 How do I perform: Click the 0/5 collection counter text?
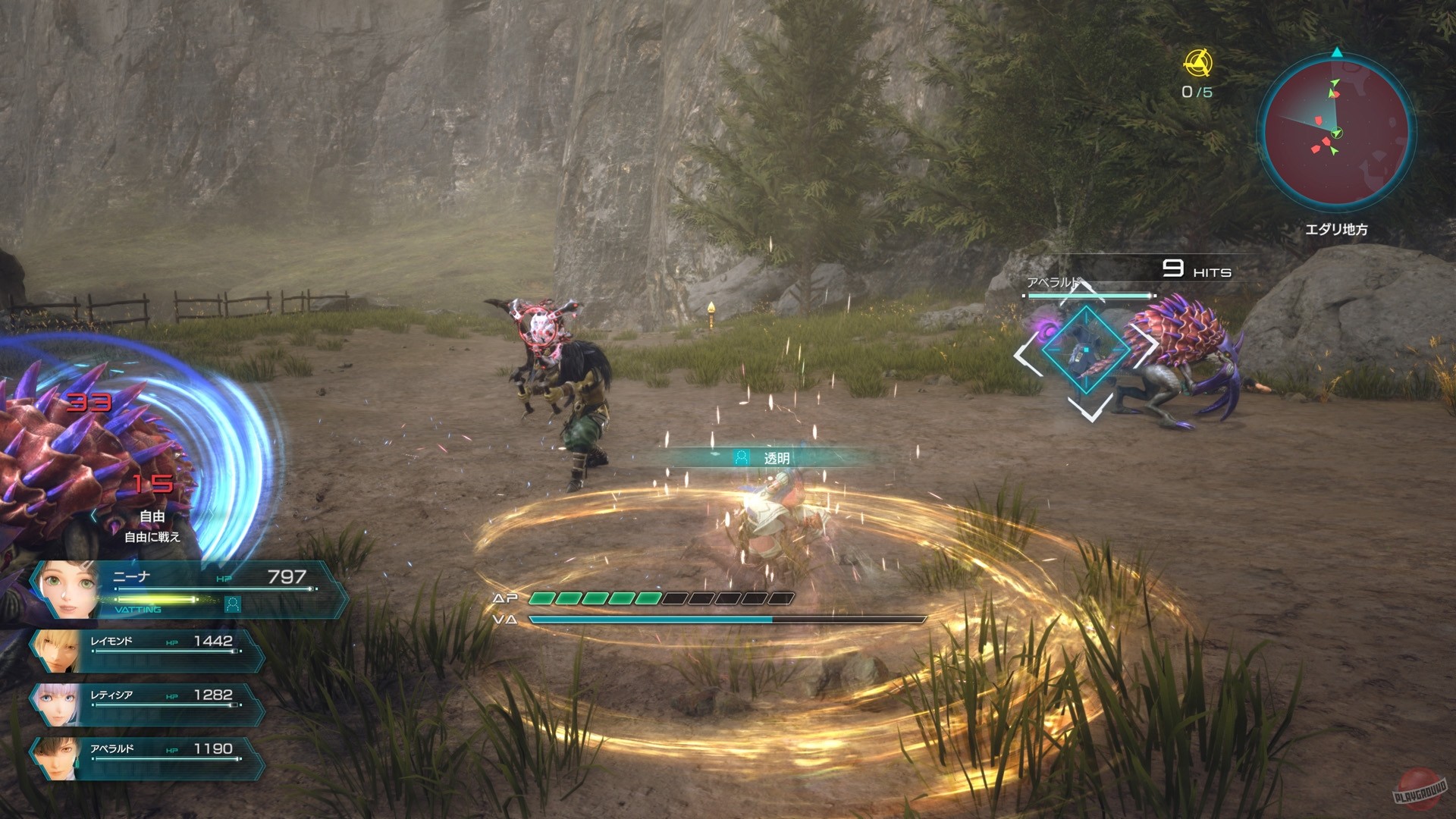(x=1197, y=91)
